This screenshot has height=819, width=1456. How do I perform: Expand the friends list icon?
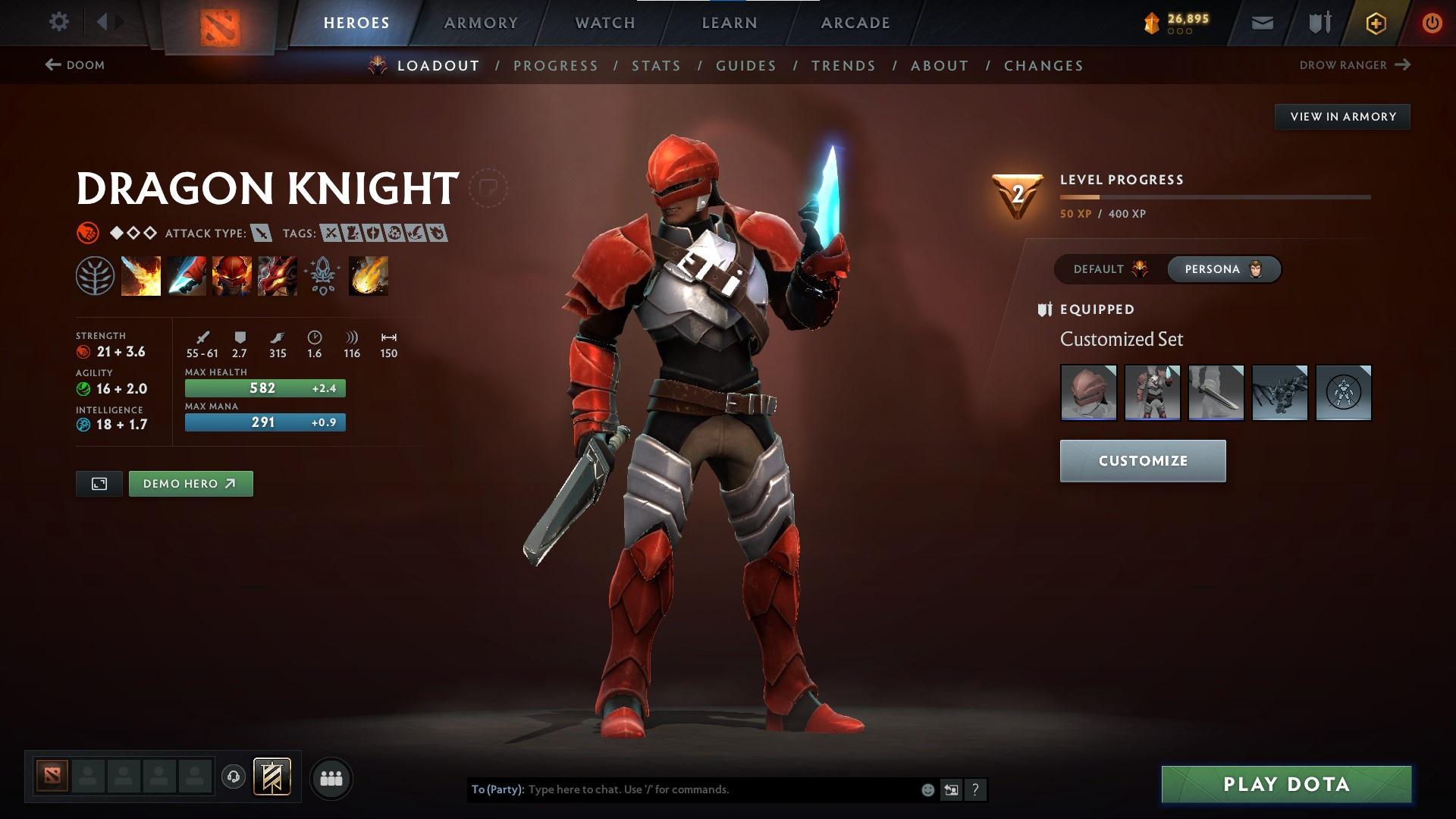(x=331, y=777)
